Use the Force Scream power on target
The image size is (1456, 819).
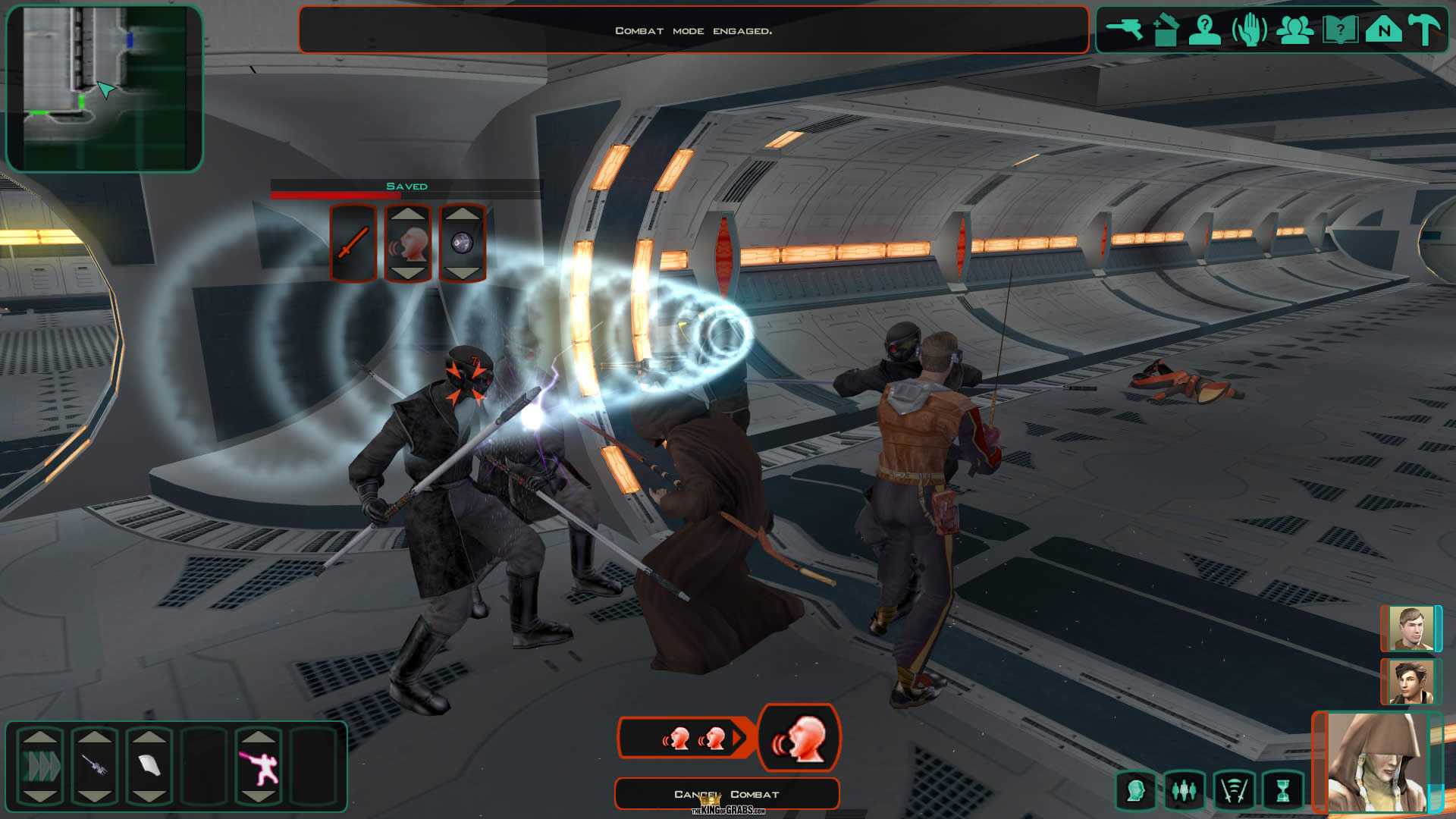click(408, 243)
